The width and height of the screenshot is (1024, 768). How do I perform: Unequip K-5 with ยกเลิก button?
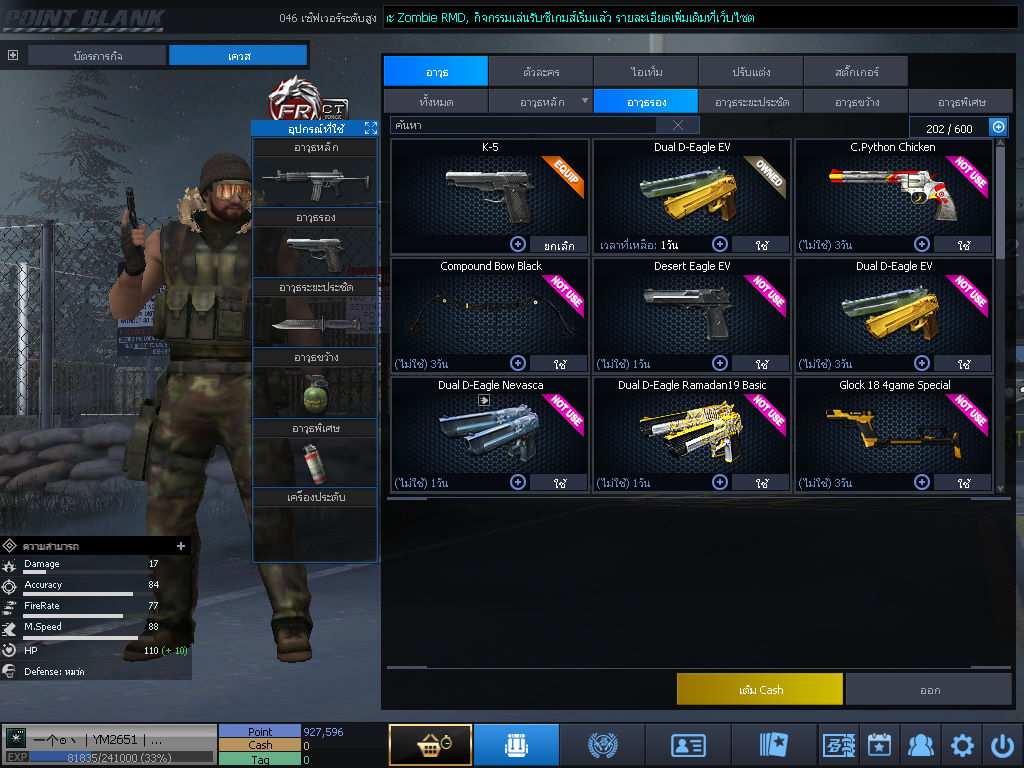click(x=558, y=245)
